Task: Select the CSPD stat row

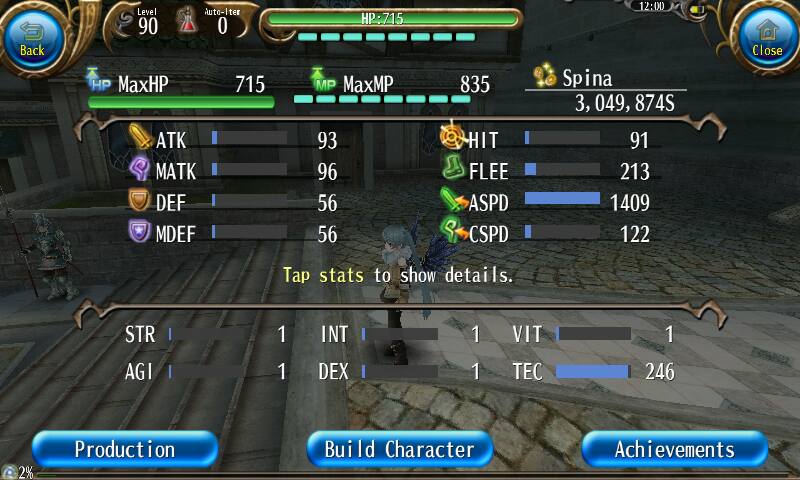Action: (546, 234)
